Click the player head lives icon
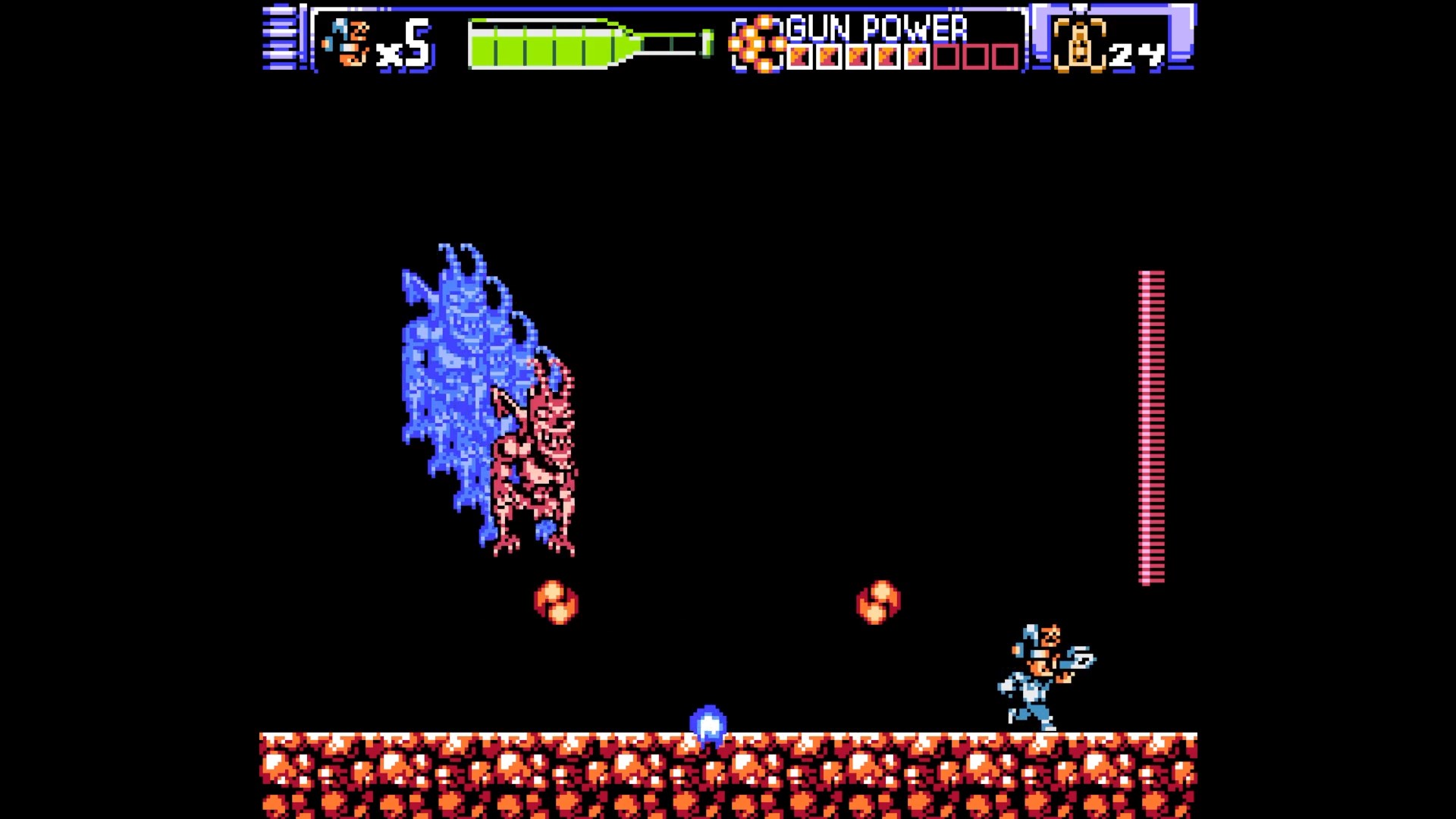Screen dimensions: 1456x819 [x=347, y=43]
